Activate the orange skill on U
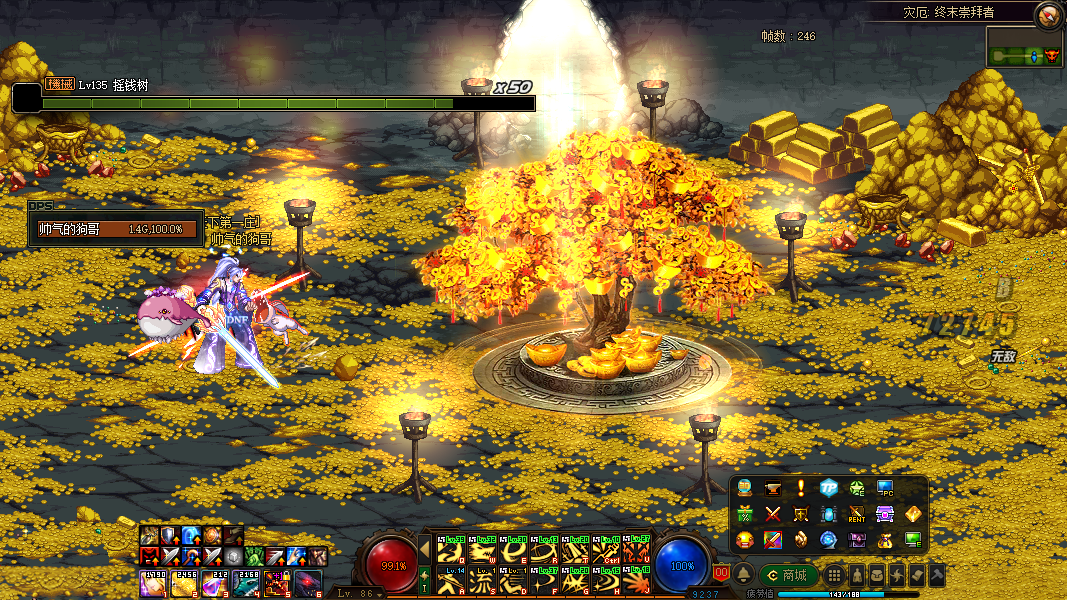 click(x=637, y=551)
